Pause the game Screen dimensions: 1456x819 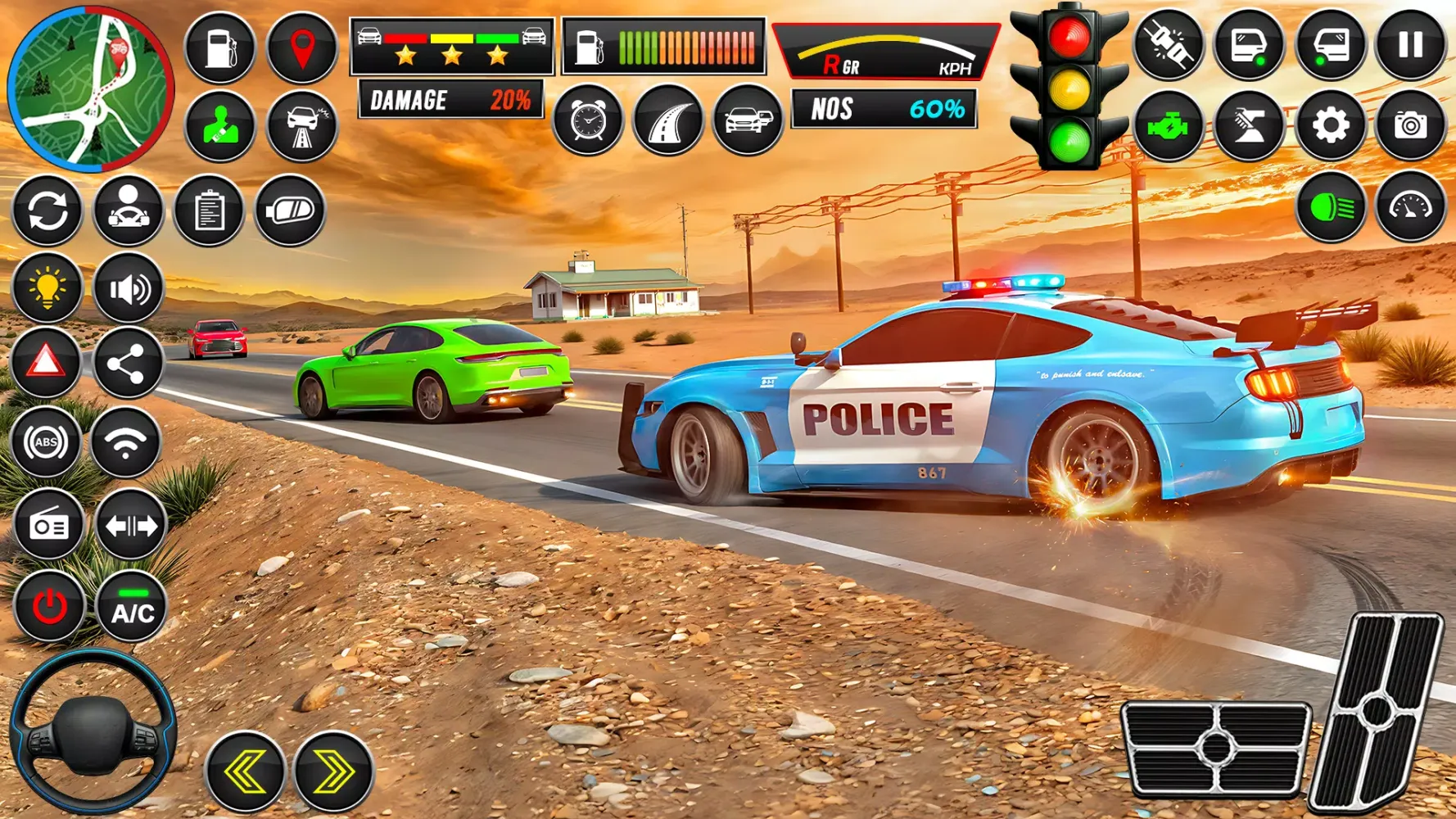pyautogui.click(x=1410, y=45)
